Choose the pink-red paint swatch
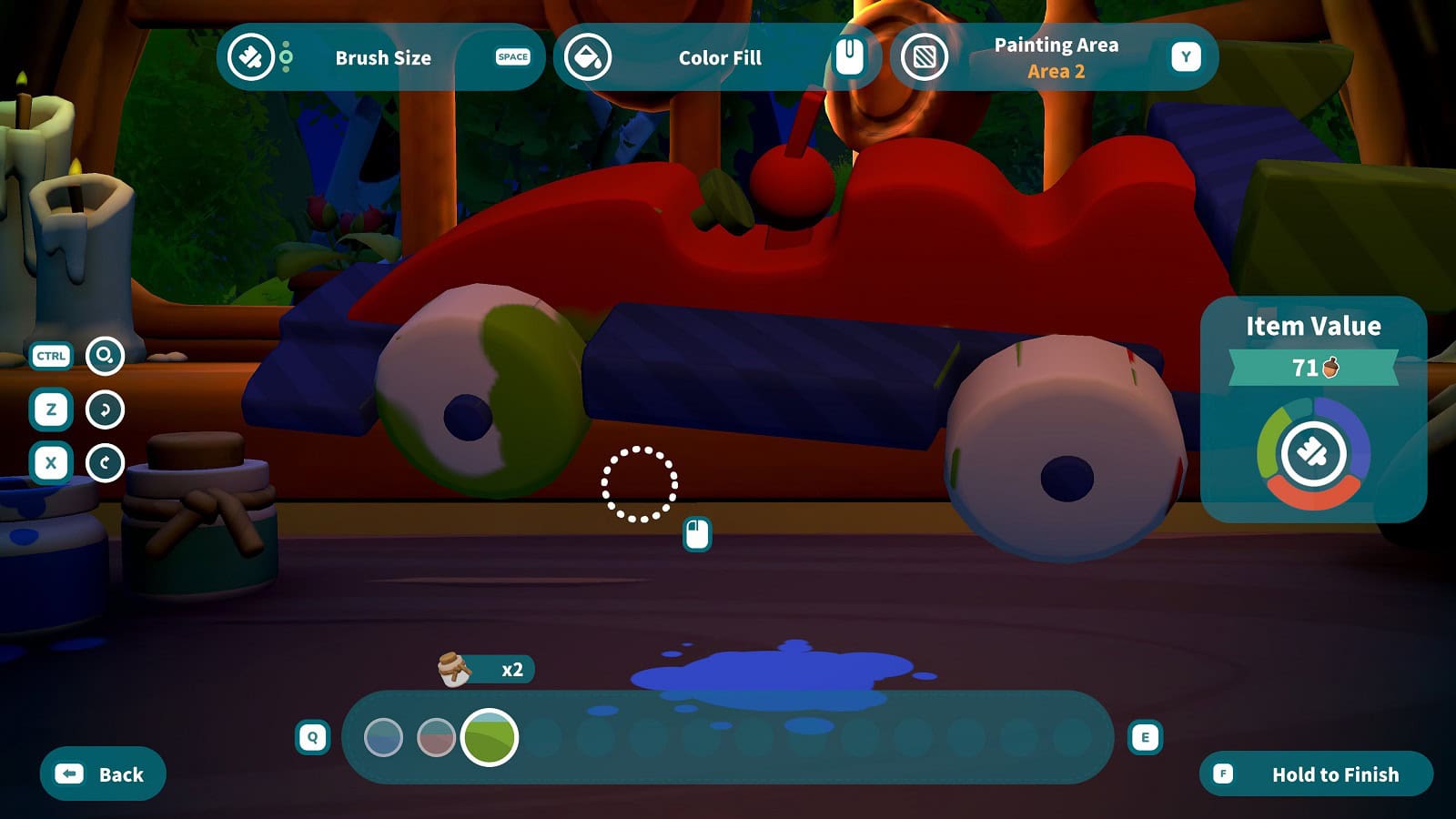Screen dimensions: 1456x819 [x=436, y=737]
